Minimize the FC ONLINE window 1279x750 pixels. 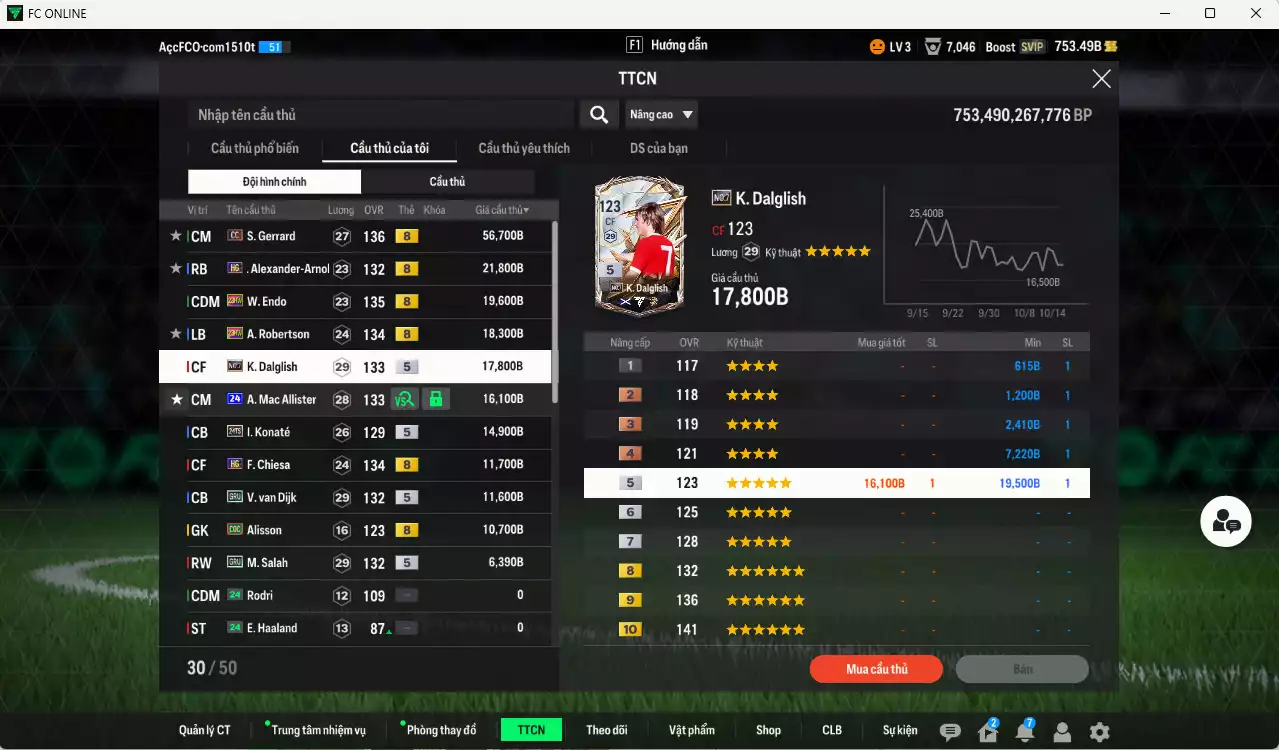[x=1165, y=13]
